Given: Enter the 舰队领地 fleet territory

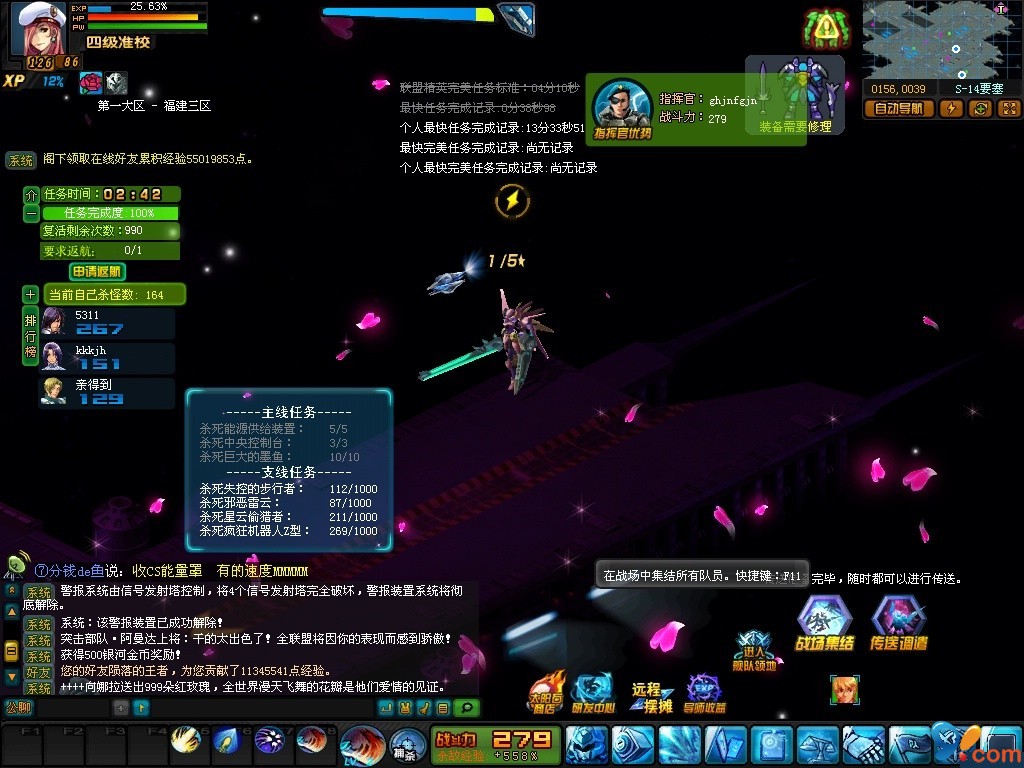Looking at the screenshot, I should pyautogui.click(x=755, y=651).
